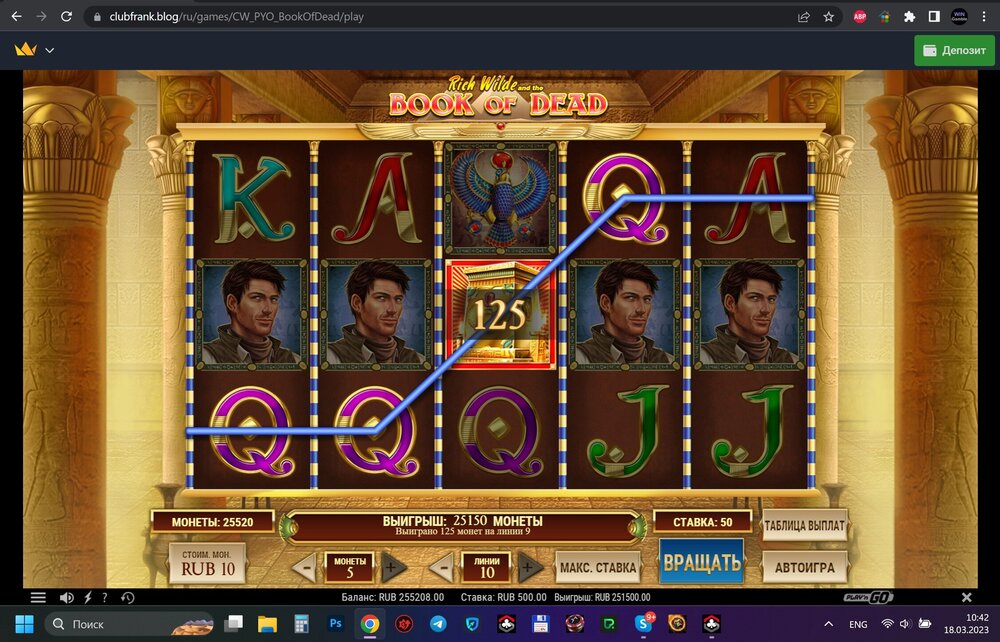Increase the number of ЛИНИИ
The width and height of the screenshot is (1000, 642).
529,568
